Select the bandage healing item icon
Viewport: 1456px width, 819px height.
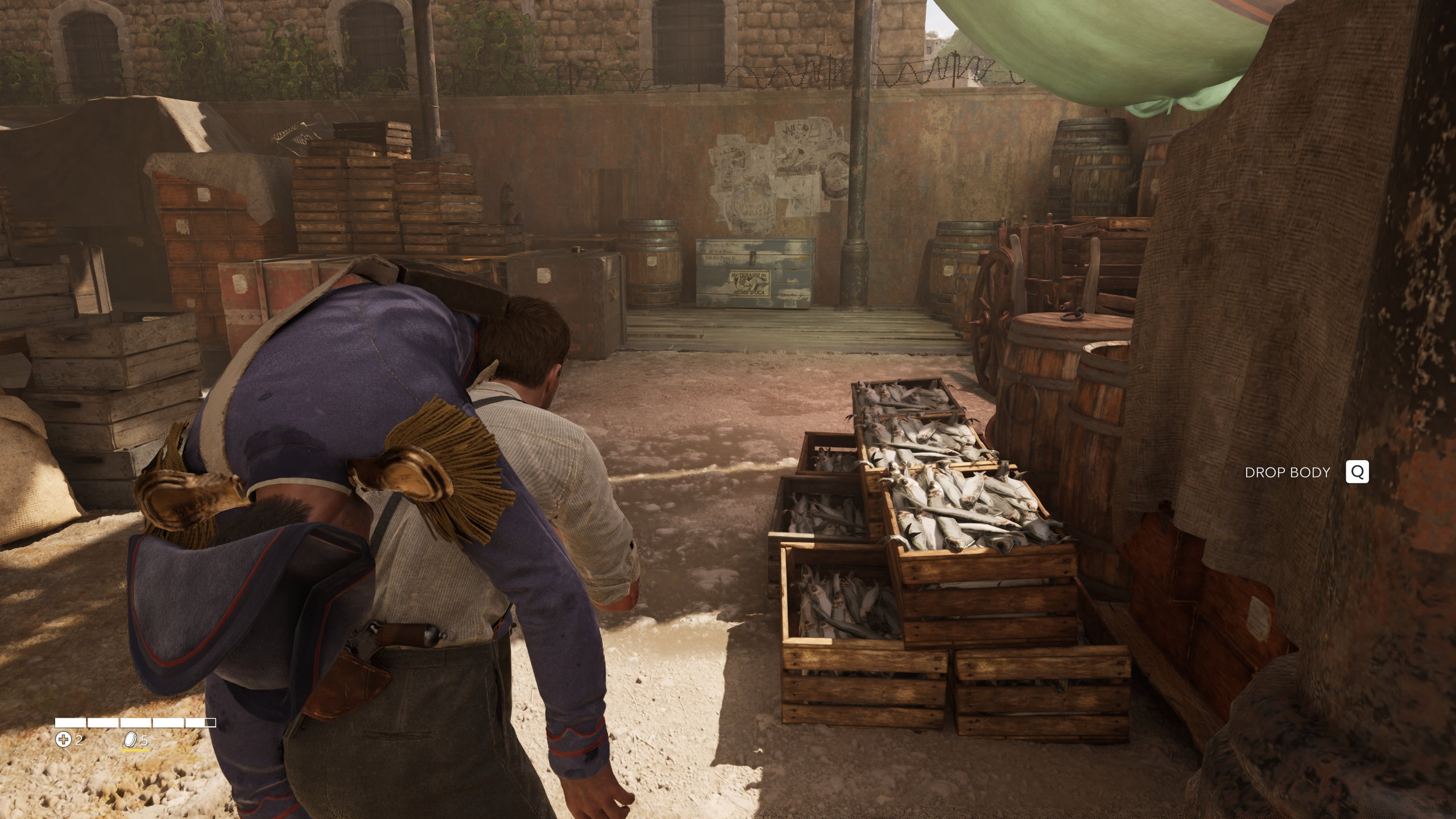[63, 740]
